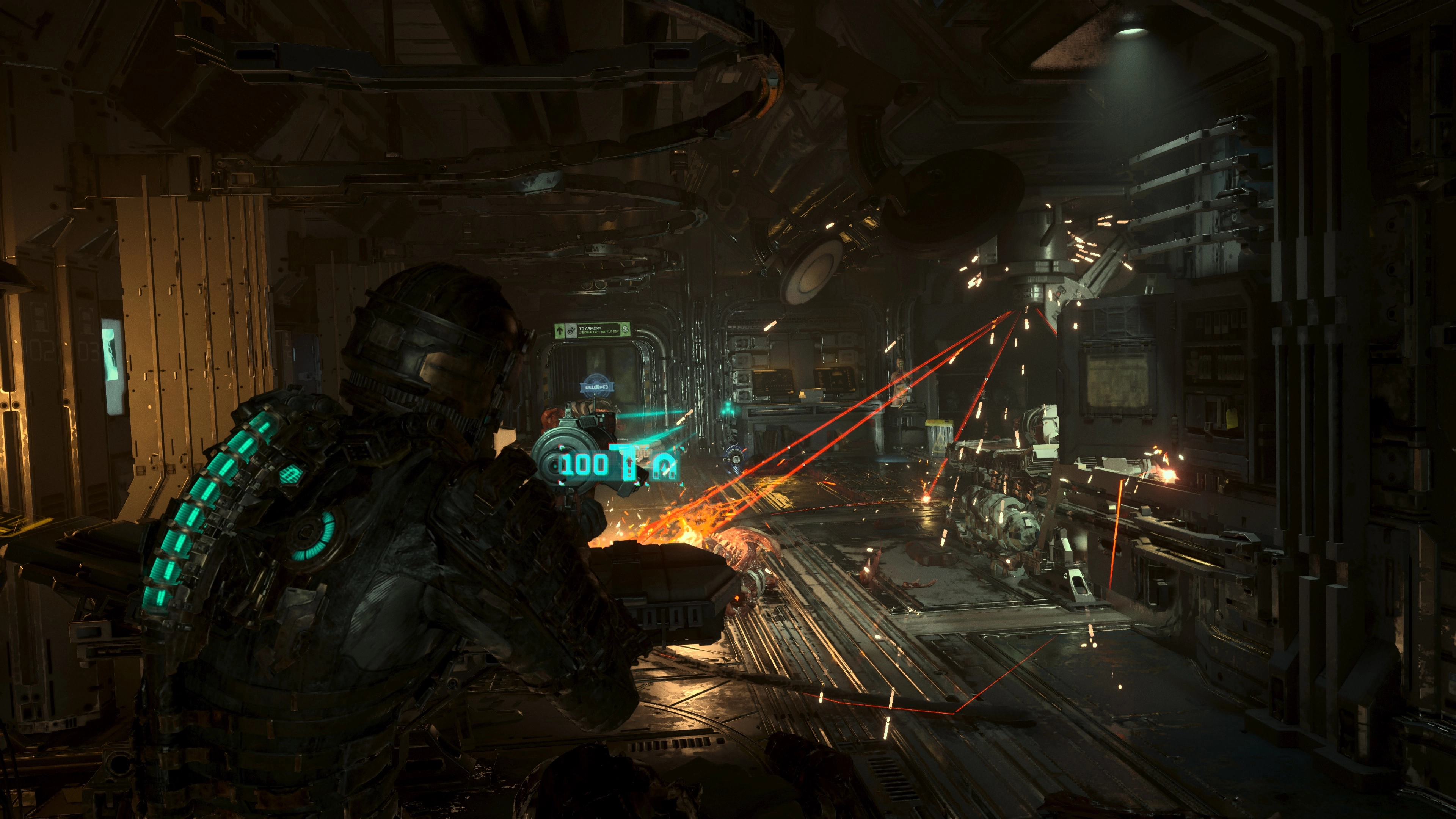Screen dimensions: 1456x819
Task: Select the blue Unlocked door hologram
Action: [597, 384]
